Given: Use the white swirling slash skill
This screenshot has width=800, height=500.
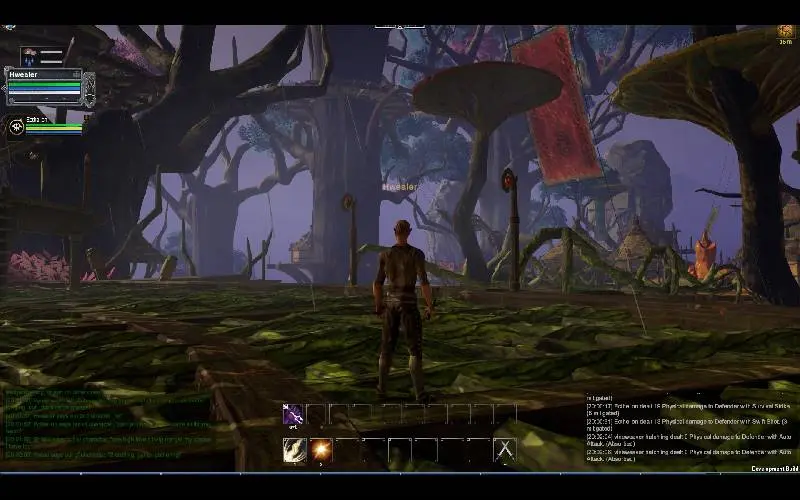Looking at the screenshot, I should (294, 450).
